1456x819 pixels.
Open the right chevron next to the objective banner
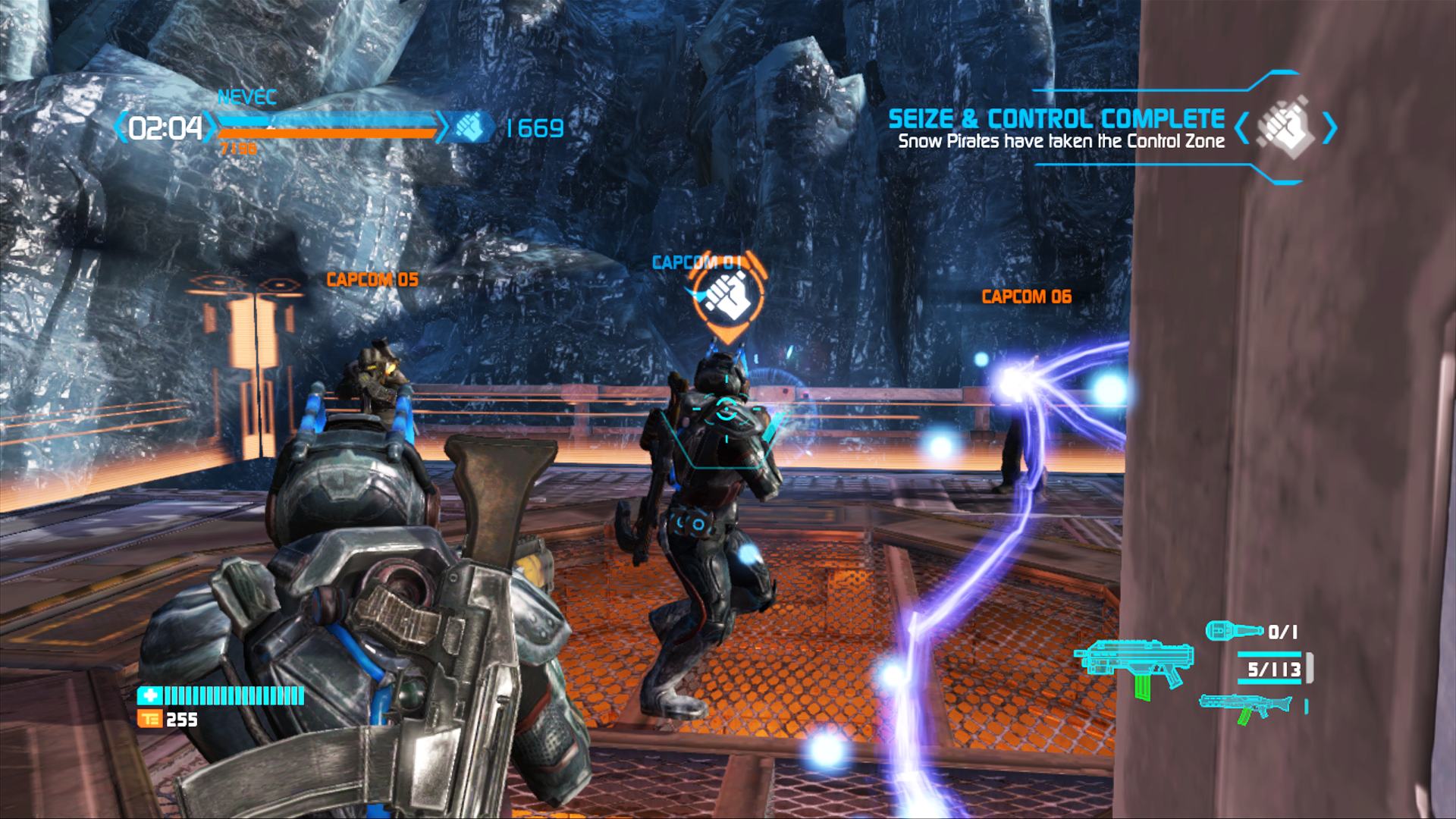click(x=1328, y=128)
